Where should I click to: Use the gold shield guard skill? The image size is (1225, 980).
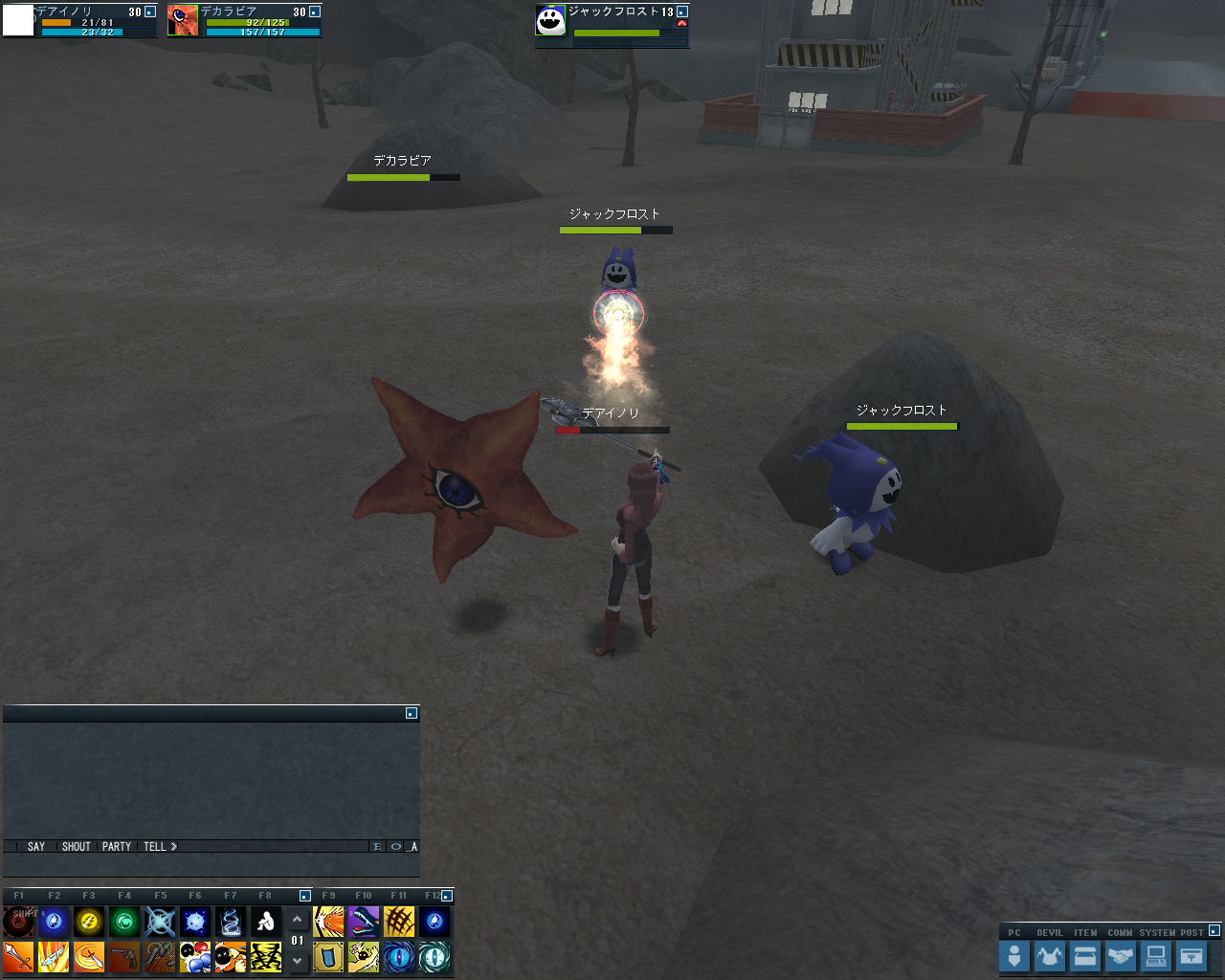click(328, 957)
